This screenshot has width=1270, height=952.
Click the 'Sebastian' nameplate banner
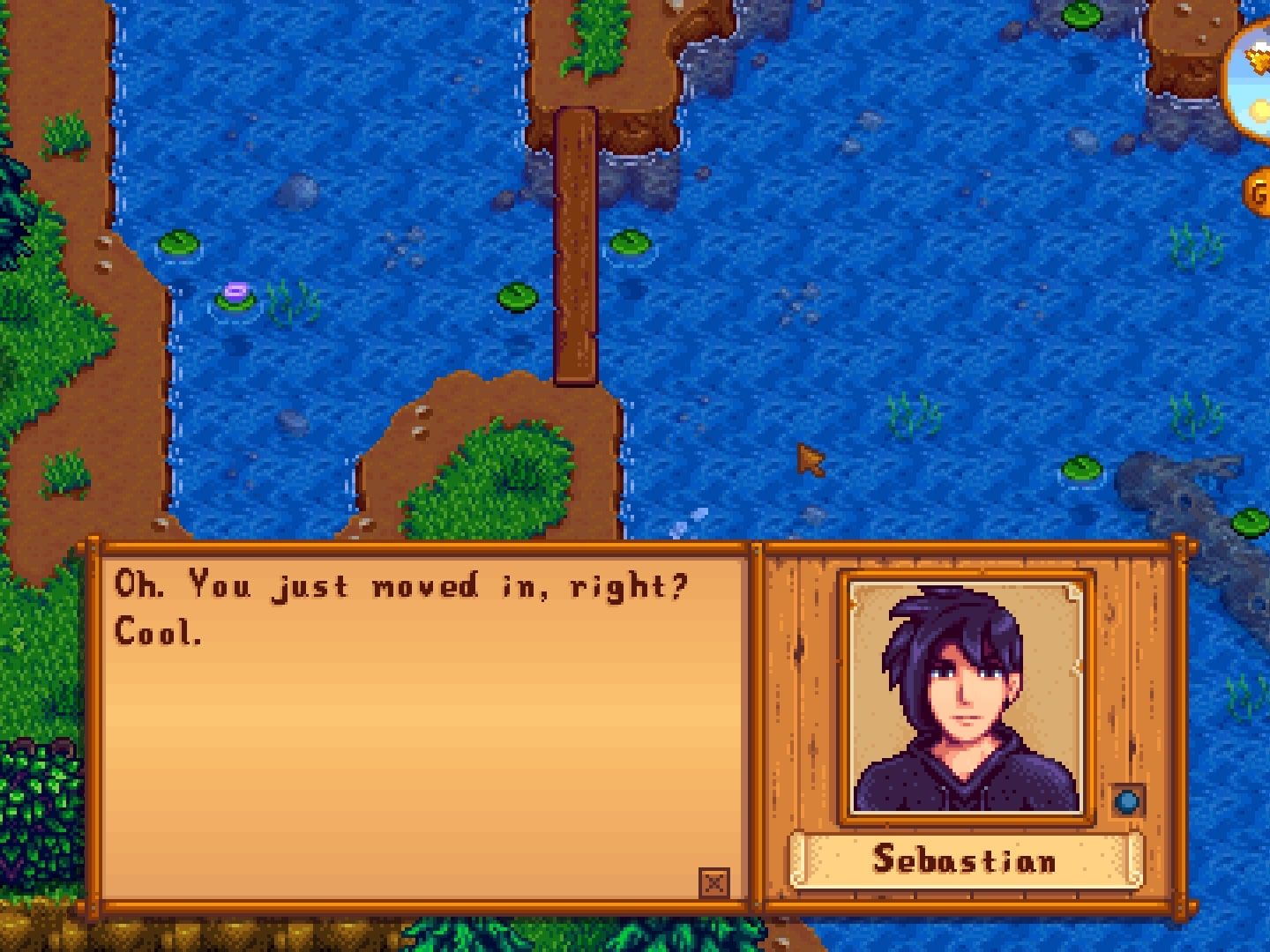967,859
